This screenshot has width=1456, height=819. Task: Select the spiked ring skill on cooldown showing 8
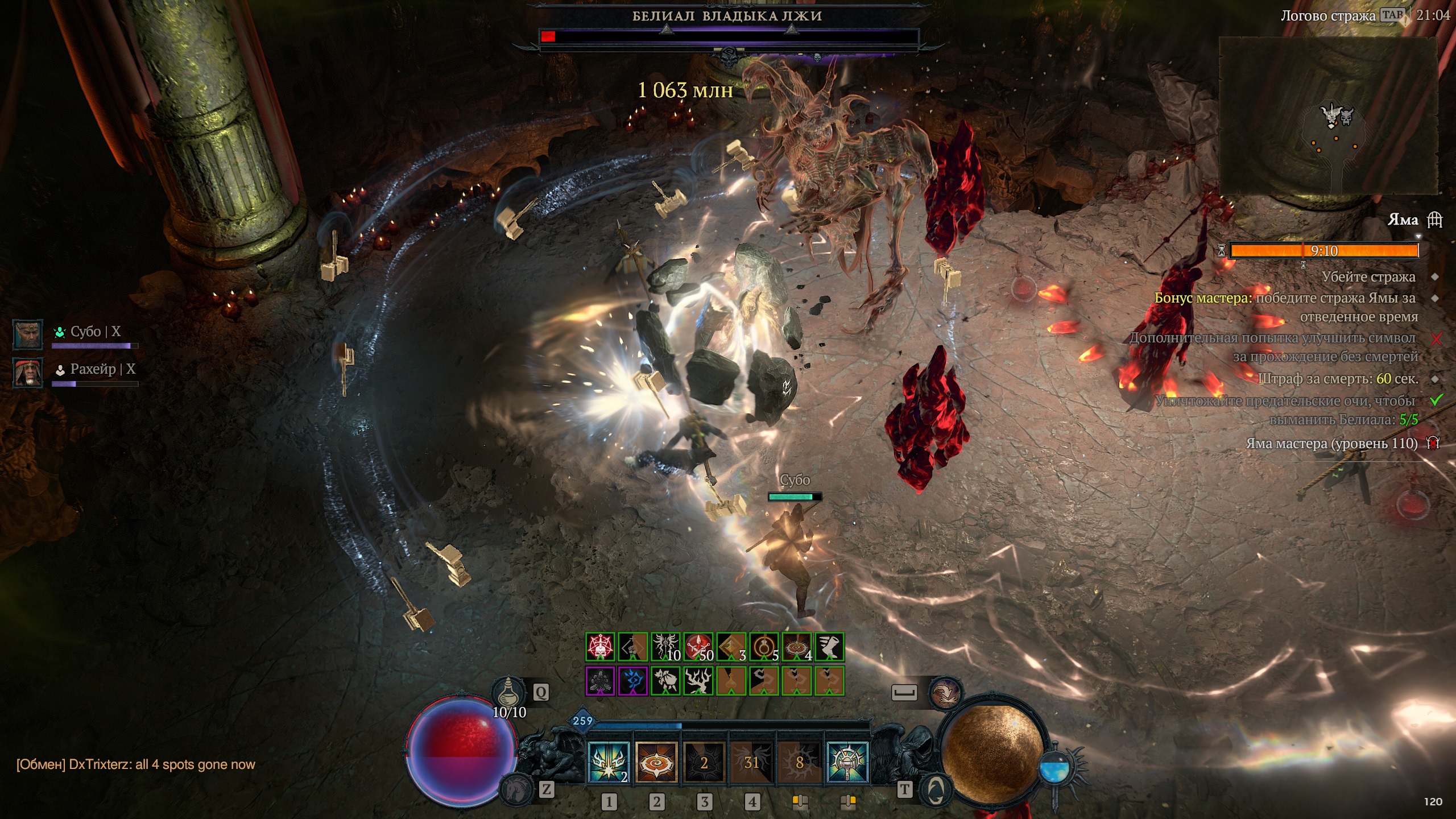pos(799,762)
